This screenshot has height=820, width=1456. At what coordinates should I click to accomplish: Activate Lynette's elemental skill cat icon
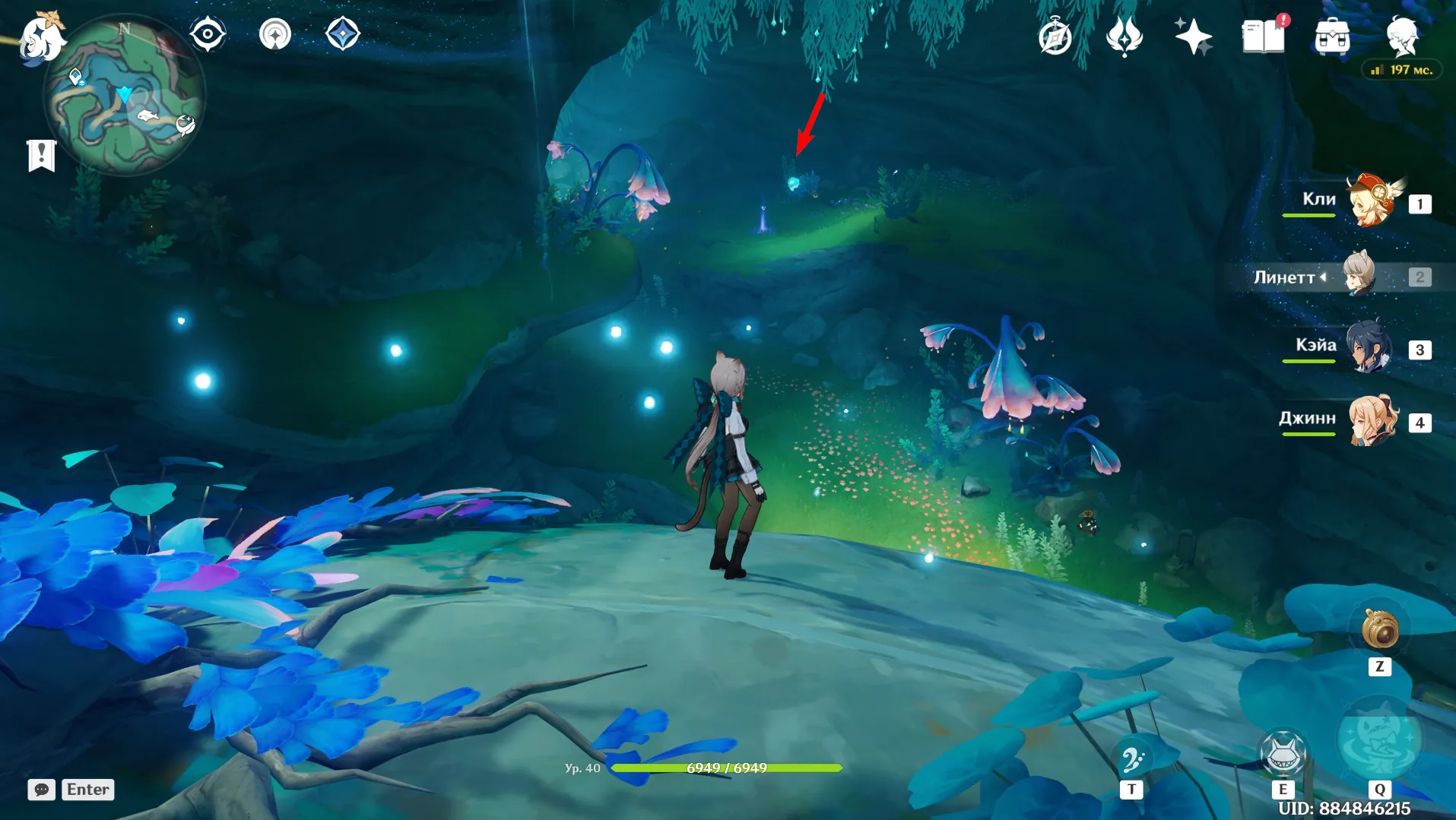click(1283, 754)
